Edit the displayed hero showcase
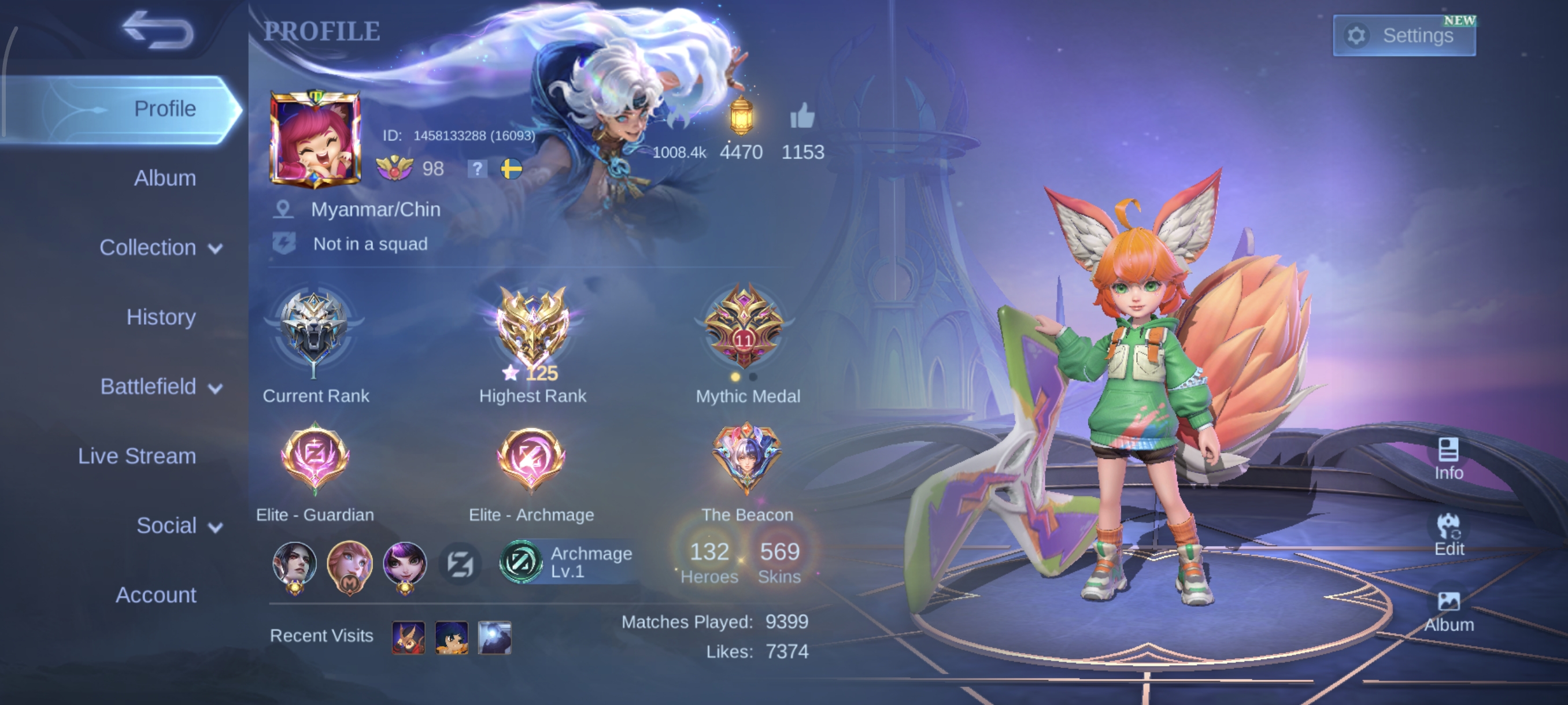 click(x=1448, y=535)
